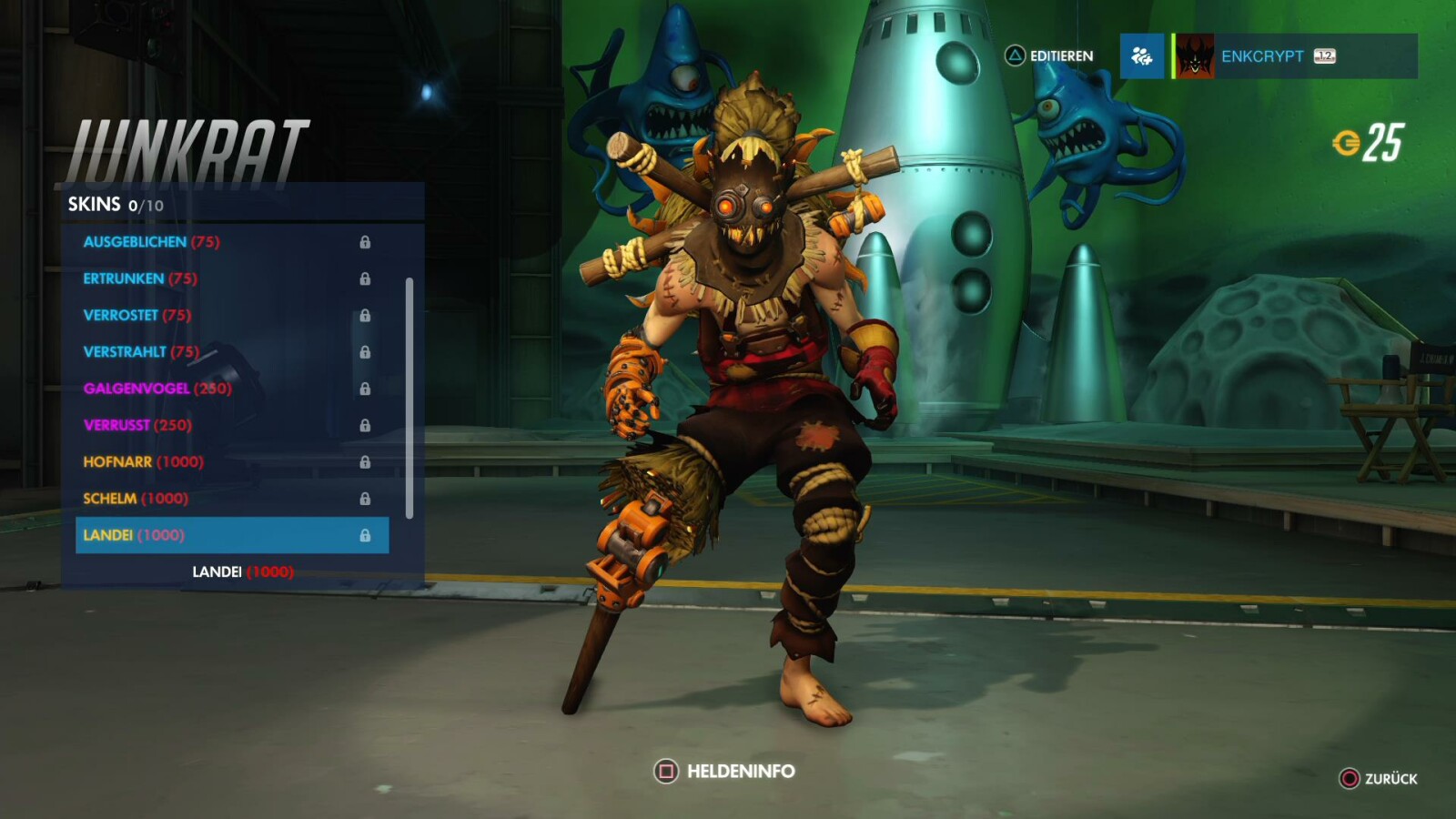Click the blue group icon in top bar
1456x819 pixels.
pyautogui.click(x=1142, y=56)
